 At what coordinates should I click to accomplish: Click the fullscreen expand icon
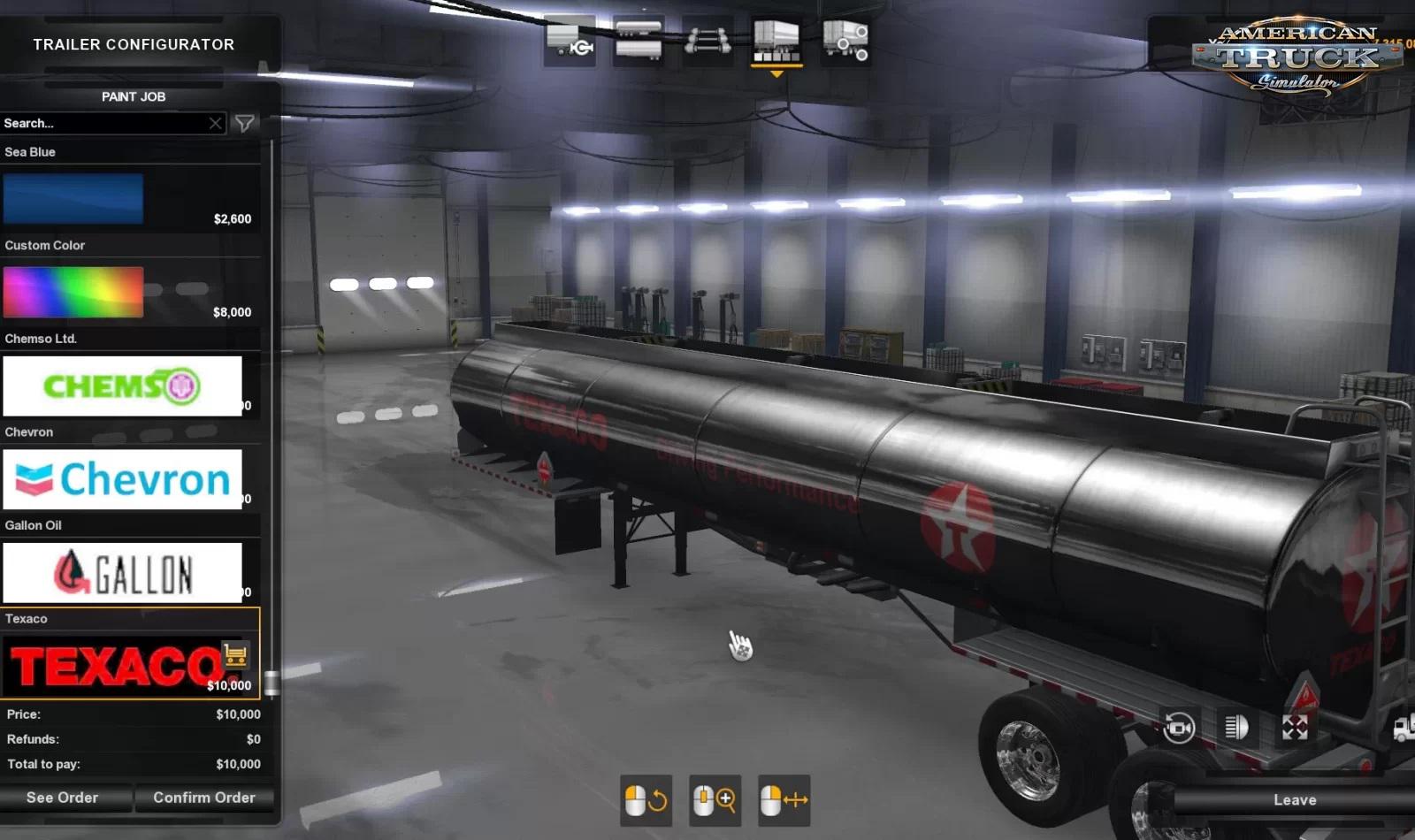(1294, 727)
